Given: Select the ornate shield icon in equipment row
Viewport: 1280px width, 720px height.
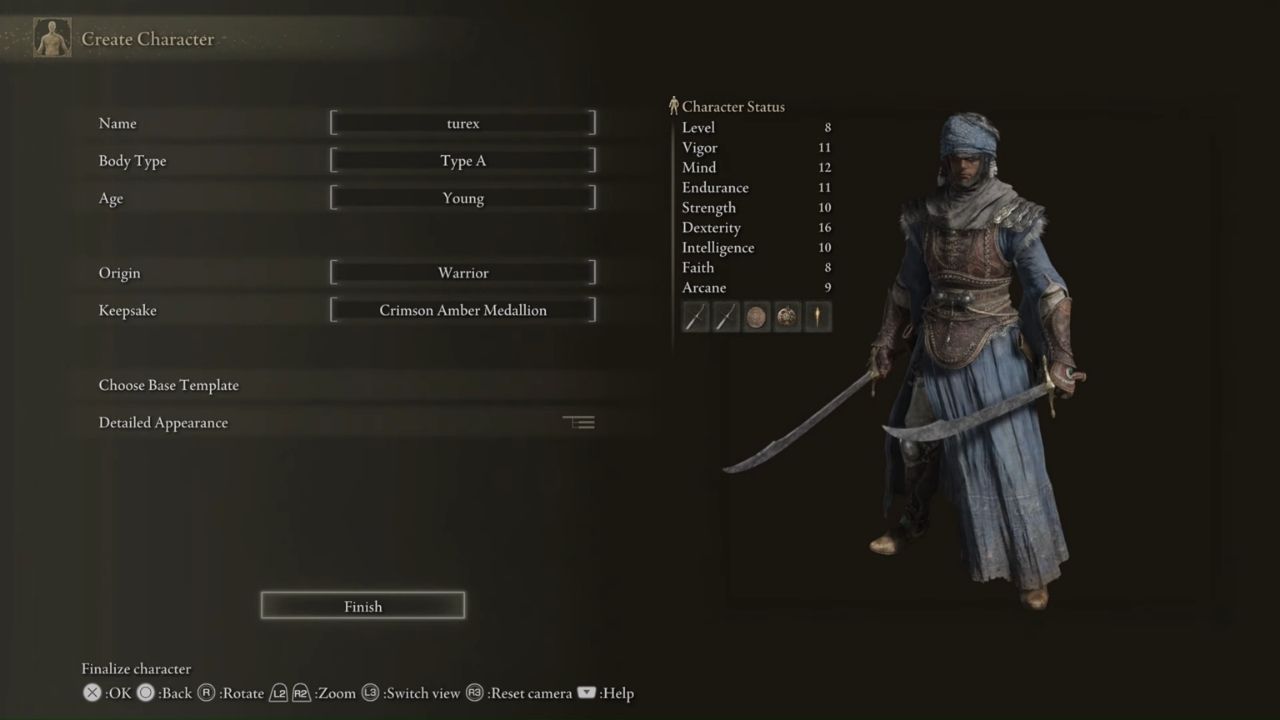Looking at the screenshot, I should coord(786,316).
